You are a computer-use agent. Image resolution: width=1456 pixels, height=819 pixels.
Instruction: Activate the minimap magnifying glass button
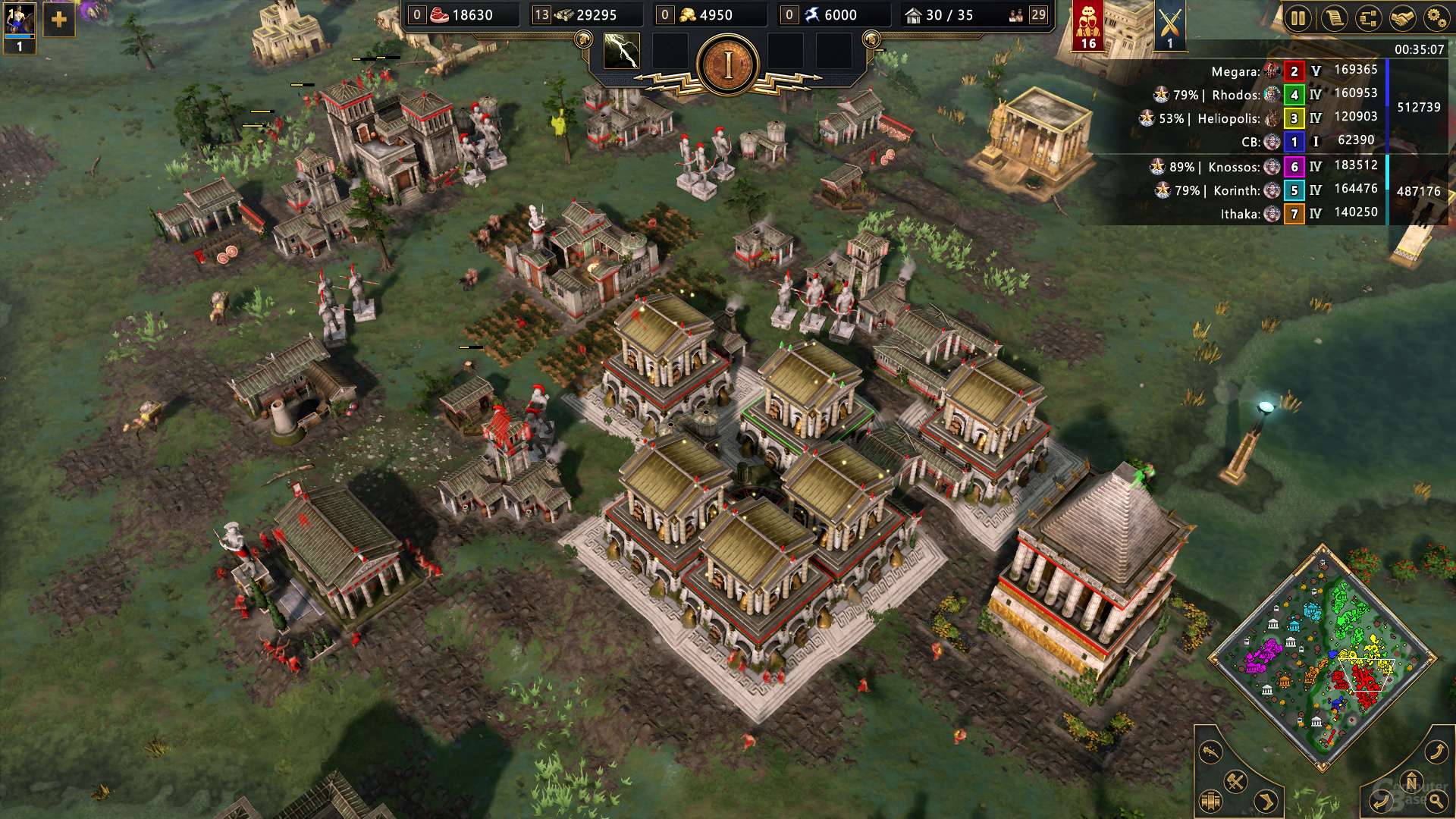(x=1436, y=800)
